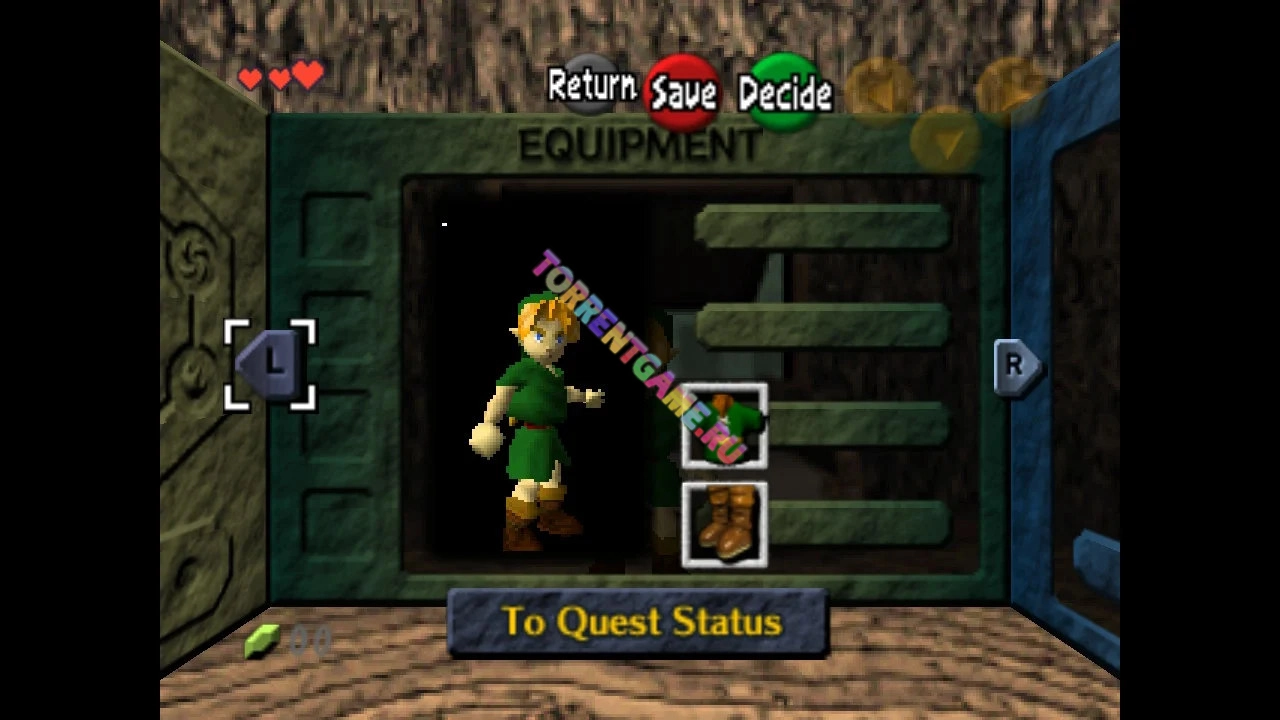
Task: Click the L arrow to Quest Status
Action: (x=270, y=364)
